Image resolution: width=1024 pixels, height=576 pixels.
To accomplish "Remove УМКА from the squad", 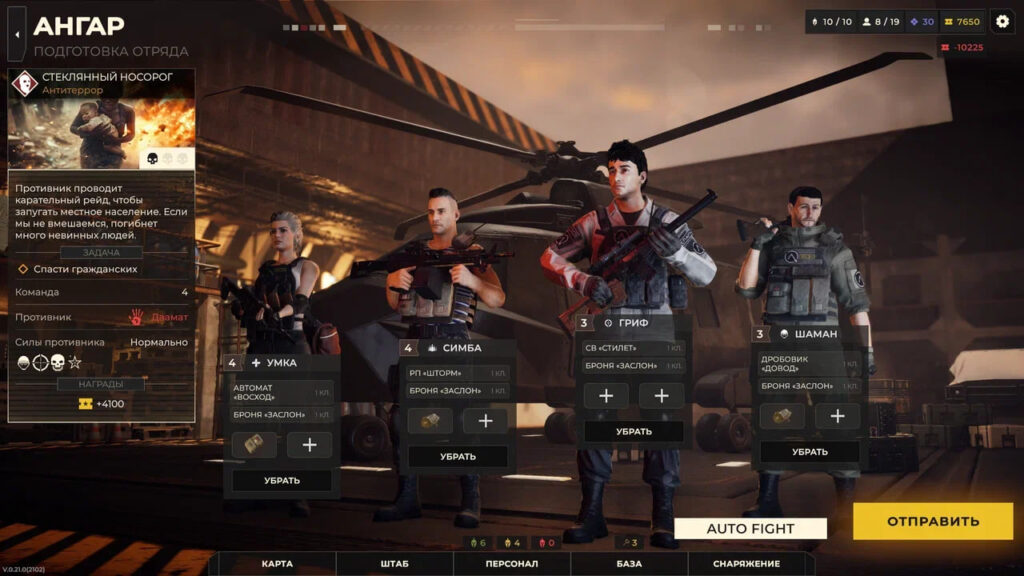I will [x=282, y=480].
